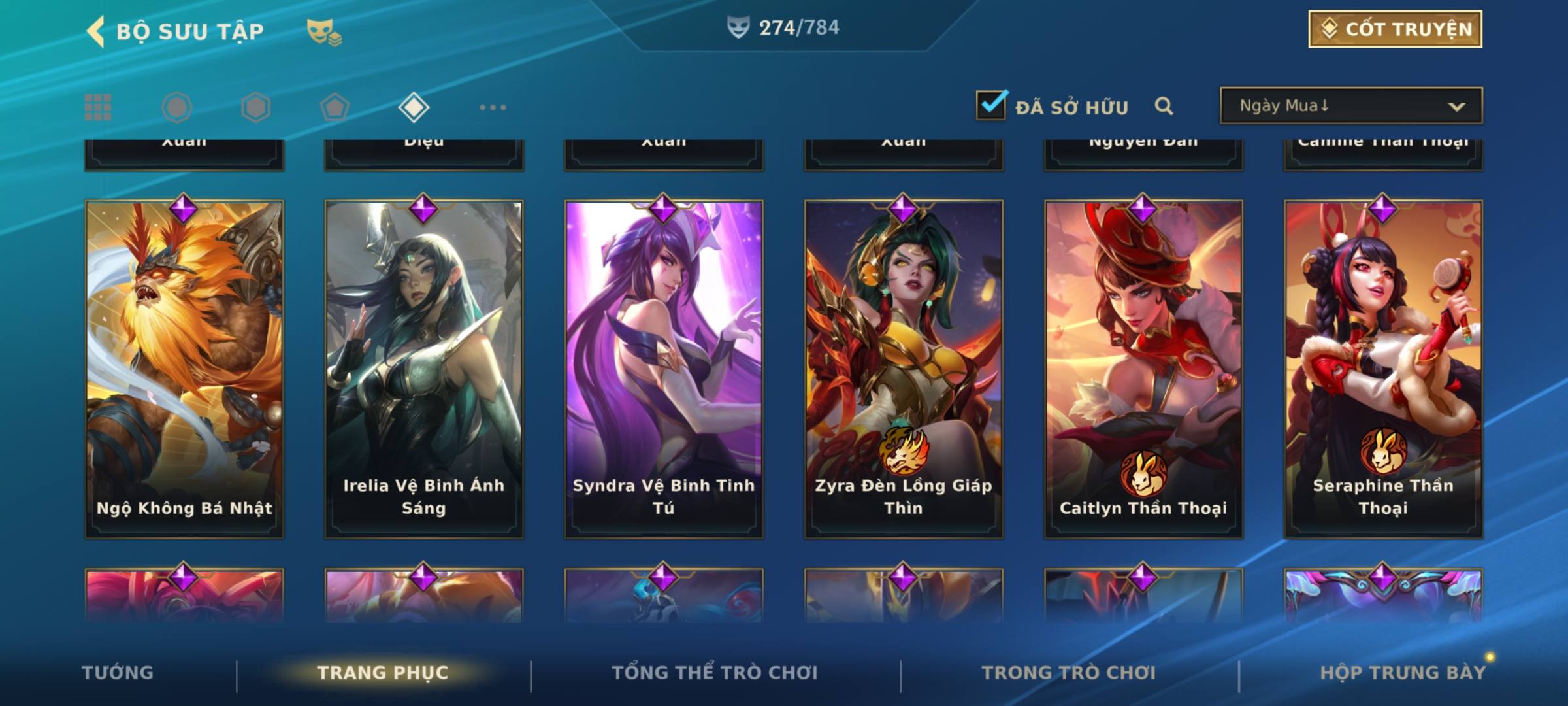The width and height of the screenshot is (1568, 706).
Task: Toggle the Đã Sở Hữu checkbox
Action: point(991,105)
